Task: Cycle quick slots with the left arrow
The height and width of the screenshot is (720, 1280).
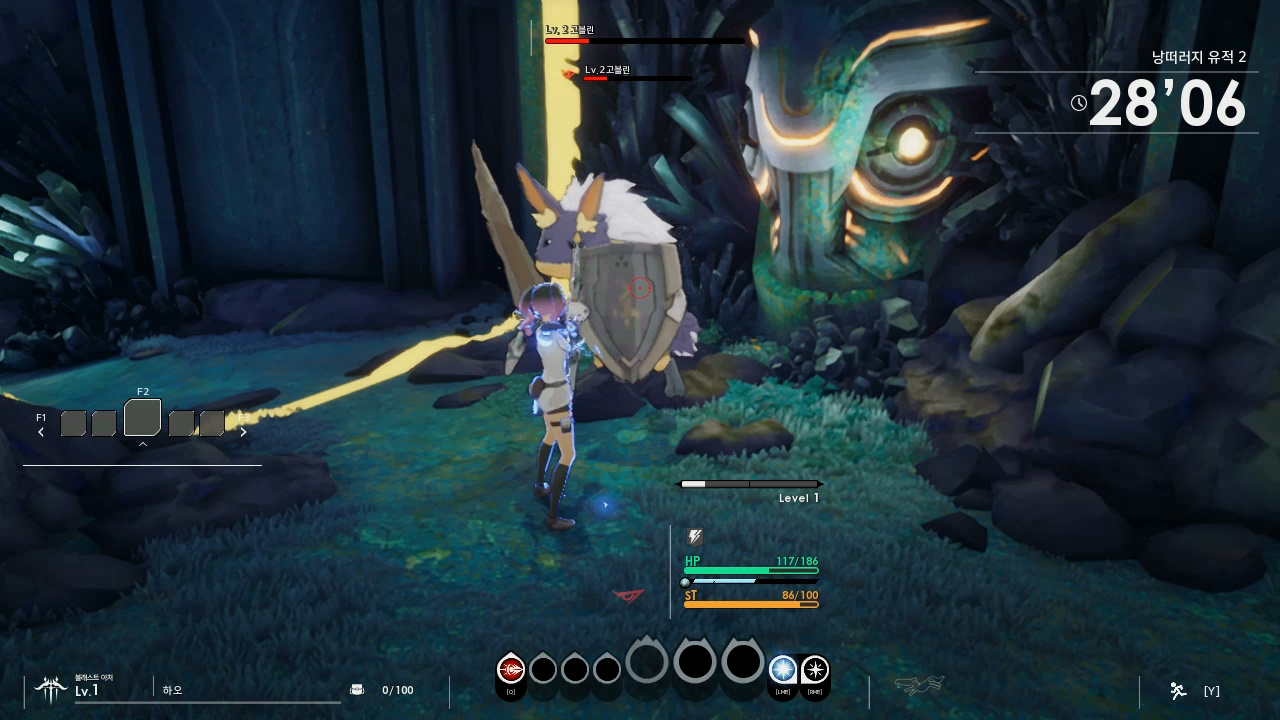Action: click(x=41, y=432)
